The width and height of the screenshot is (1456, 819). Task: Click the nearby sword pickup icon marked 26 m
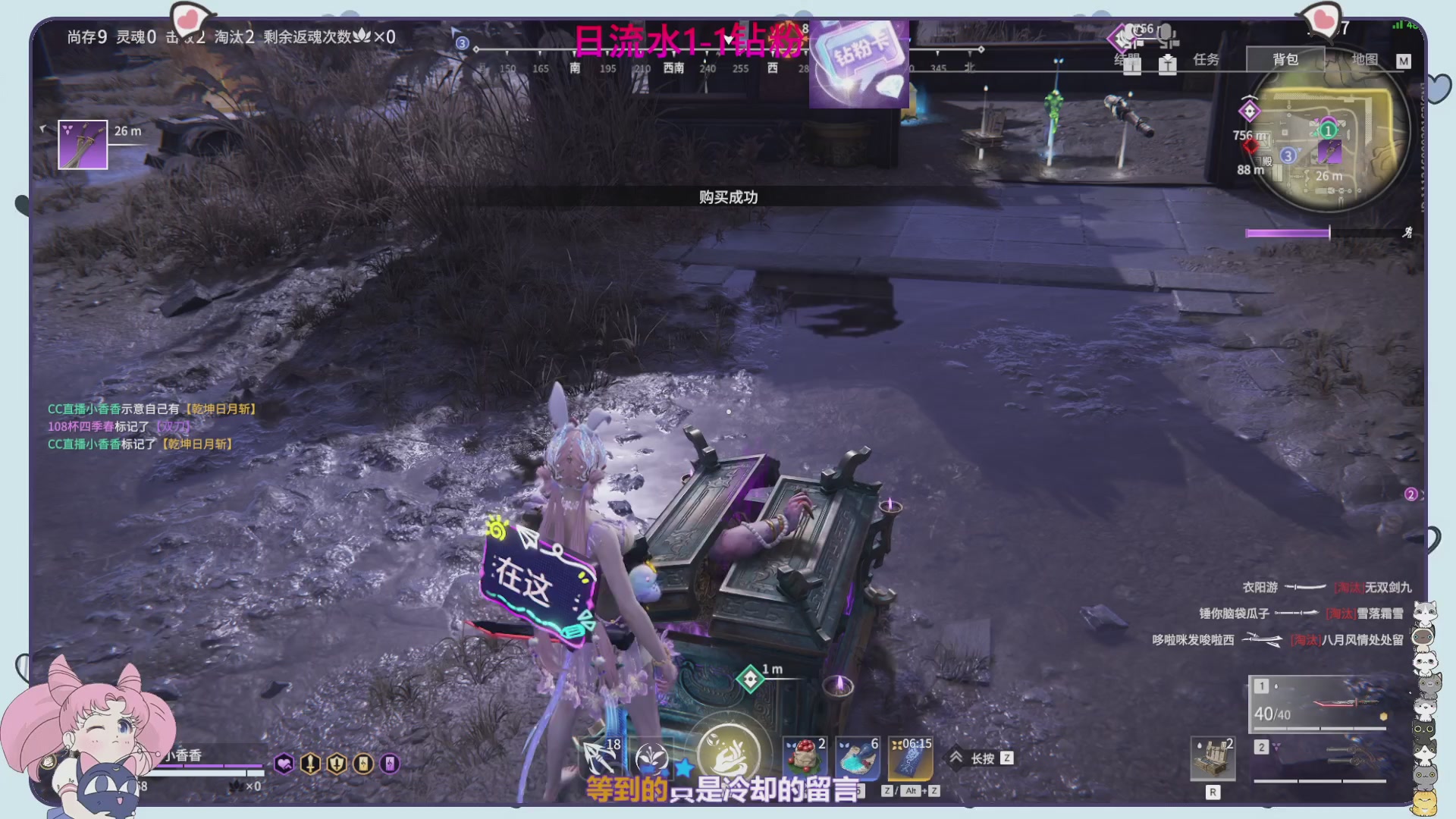point(83,144)
